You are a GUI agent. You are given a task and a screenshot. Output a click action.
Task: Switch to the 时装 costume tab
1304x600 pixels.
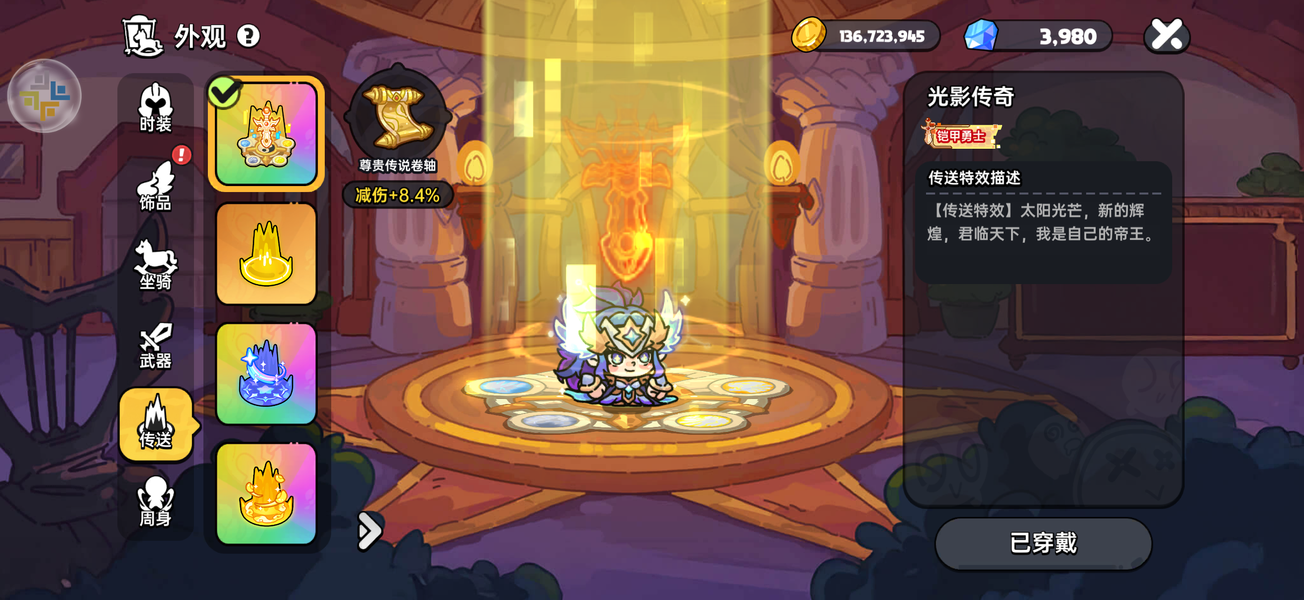point(155,108)
